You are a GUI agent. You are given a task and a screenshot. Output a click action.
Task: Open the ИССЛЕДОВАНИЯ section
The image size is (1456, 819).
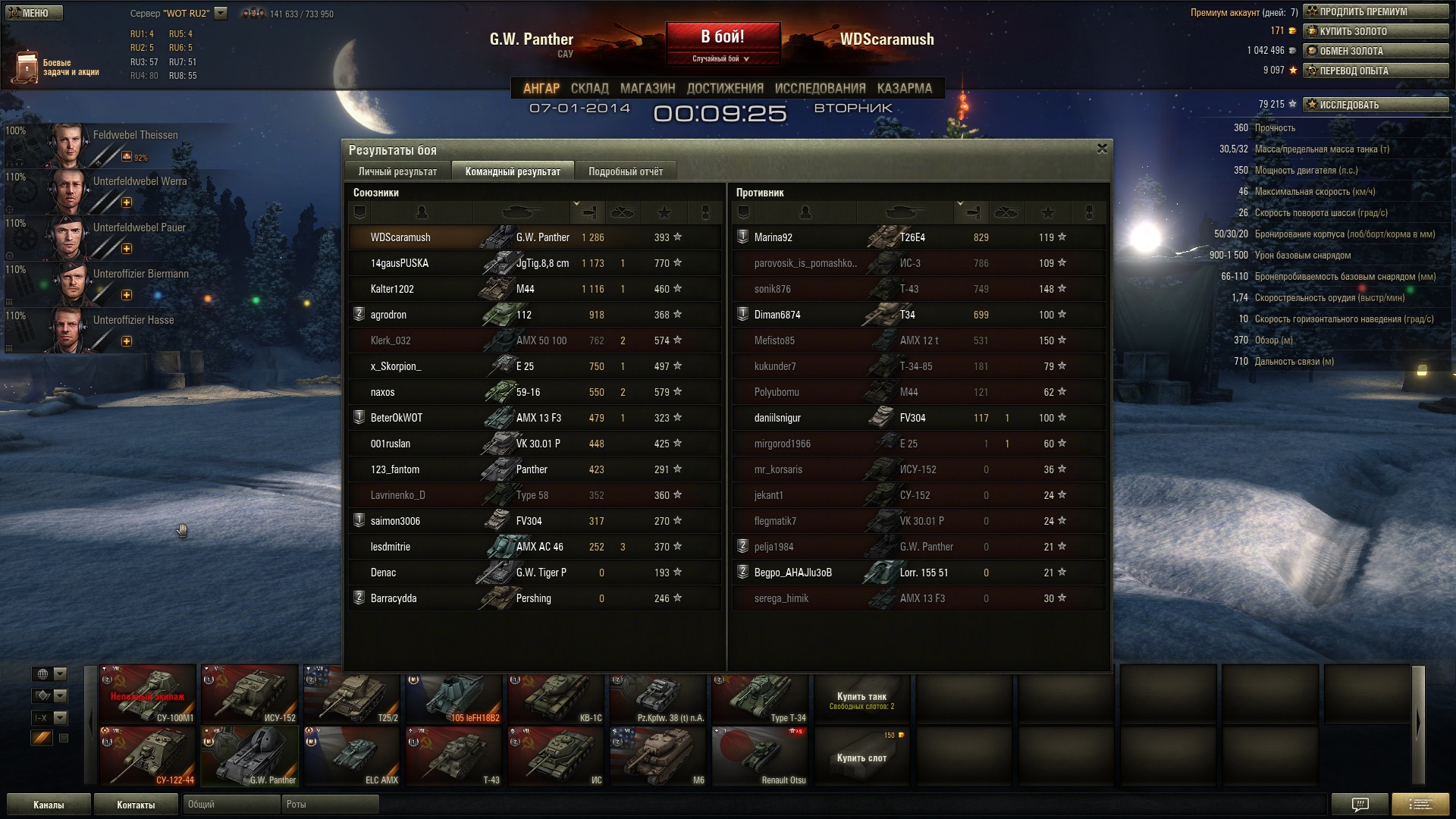pyautogui.click(x=820, y=88)
